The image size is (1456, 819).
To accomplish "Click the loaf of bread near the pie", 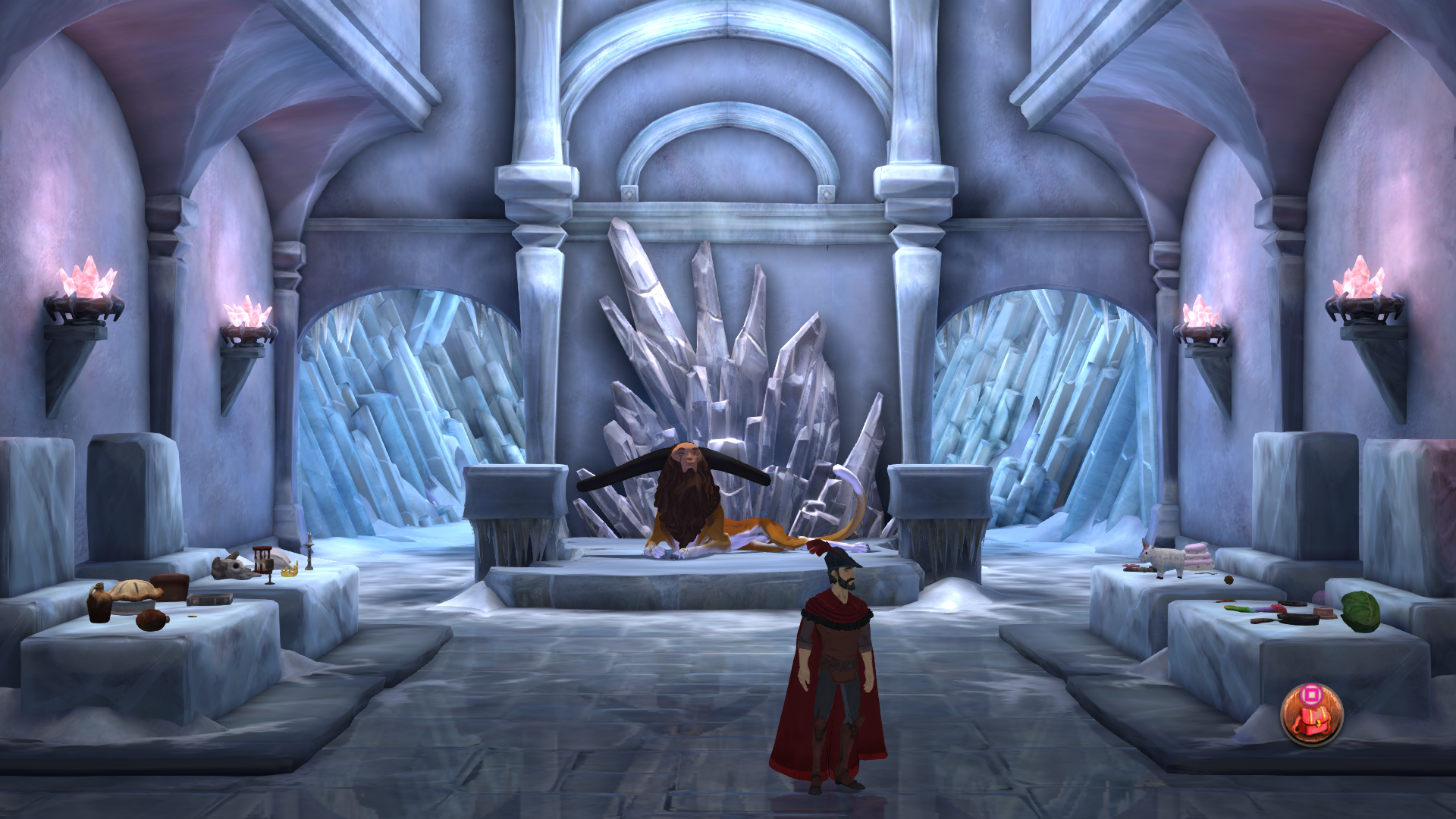I will [x=170, y=586].
